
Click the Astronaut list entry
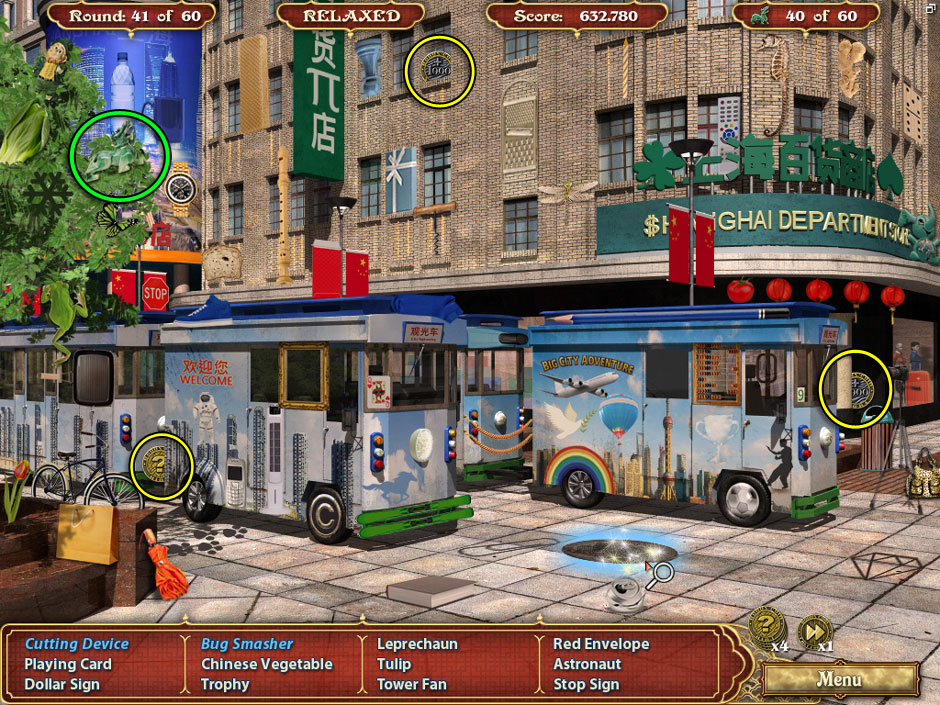pyautogui.click(x=587, y=664)
